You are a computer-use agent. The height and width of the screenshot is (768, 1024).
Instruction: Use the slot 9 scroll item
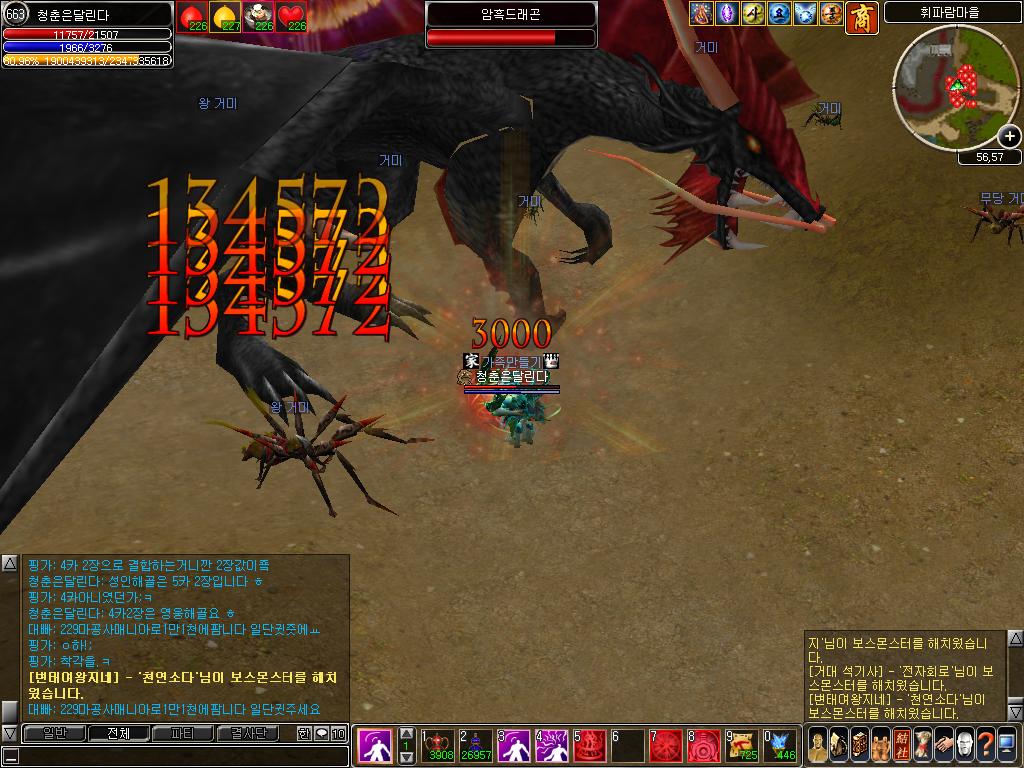pyautogui.click(x=742, y=745)
